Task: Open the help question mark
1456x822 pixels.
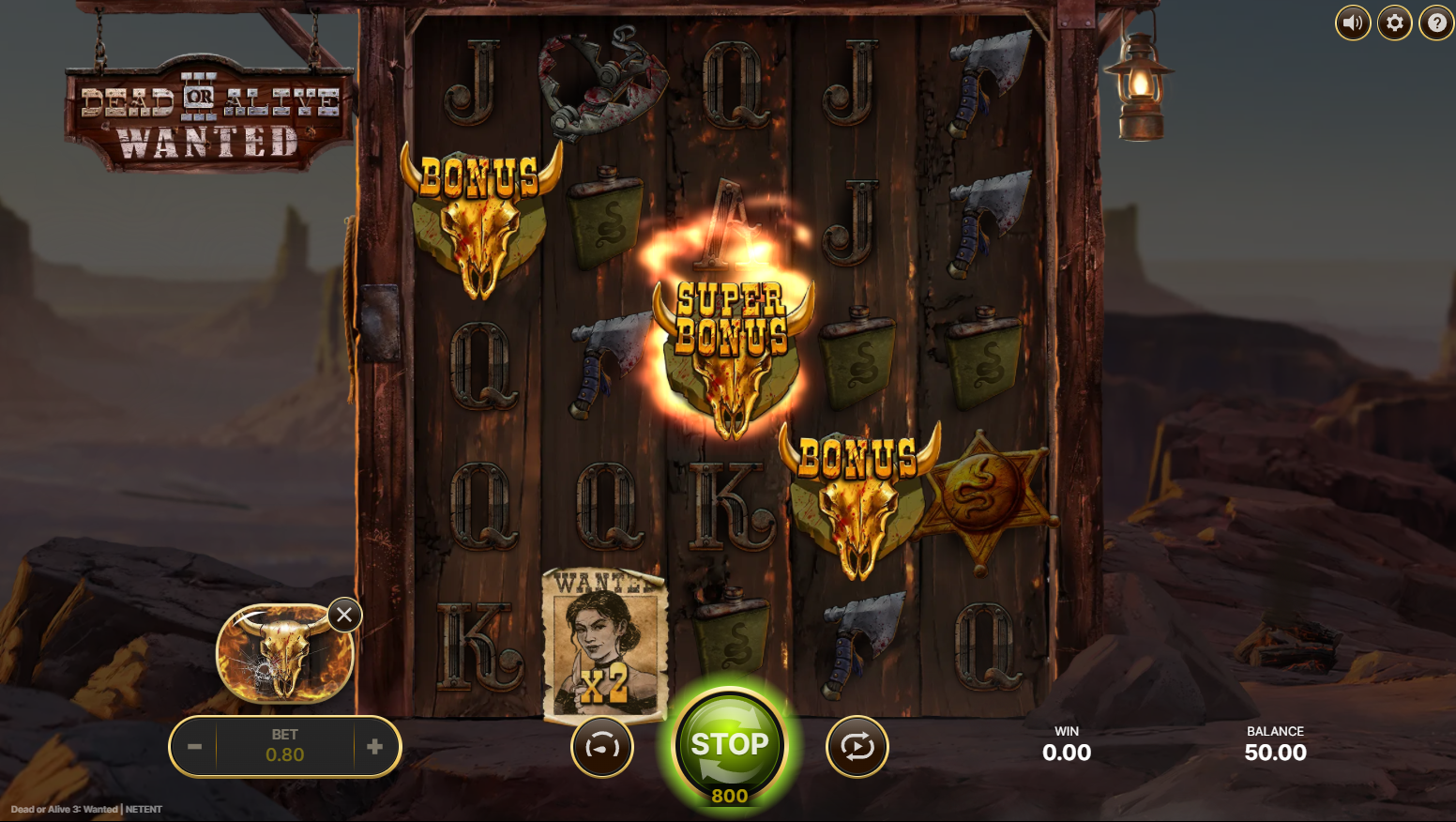Action: [x=1435, y=23]
